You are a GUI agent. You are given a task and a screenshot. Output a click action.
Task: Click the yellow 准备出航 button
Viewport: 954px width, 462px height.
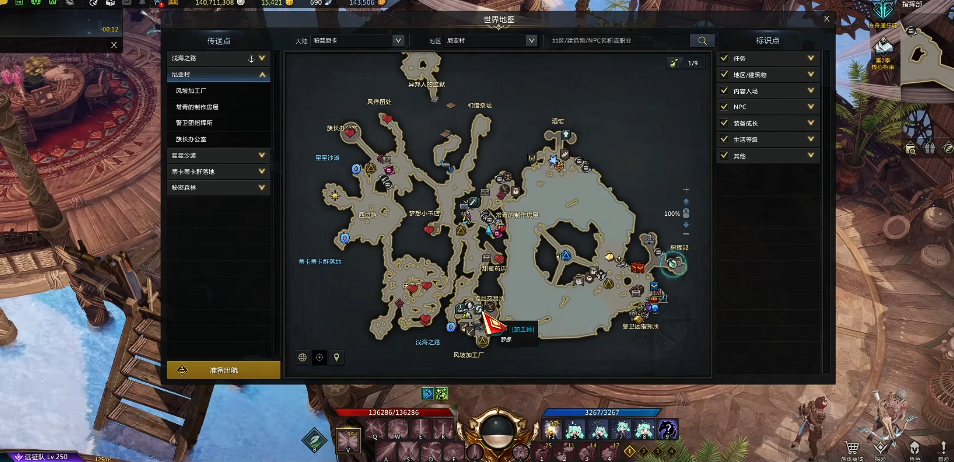pos(223,369)
